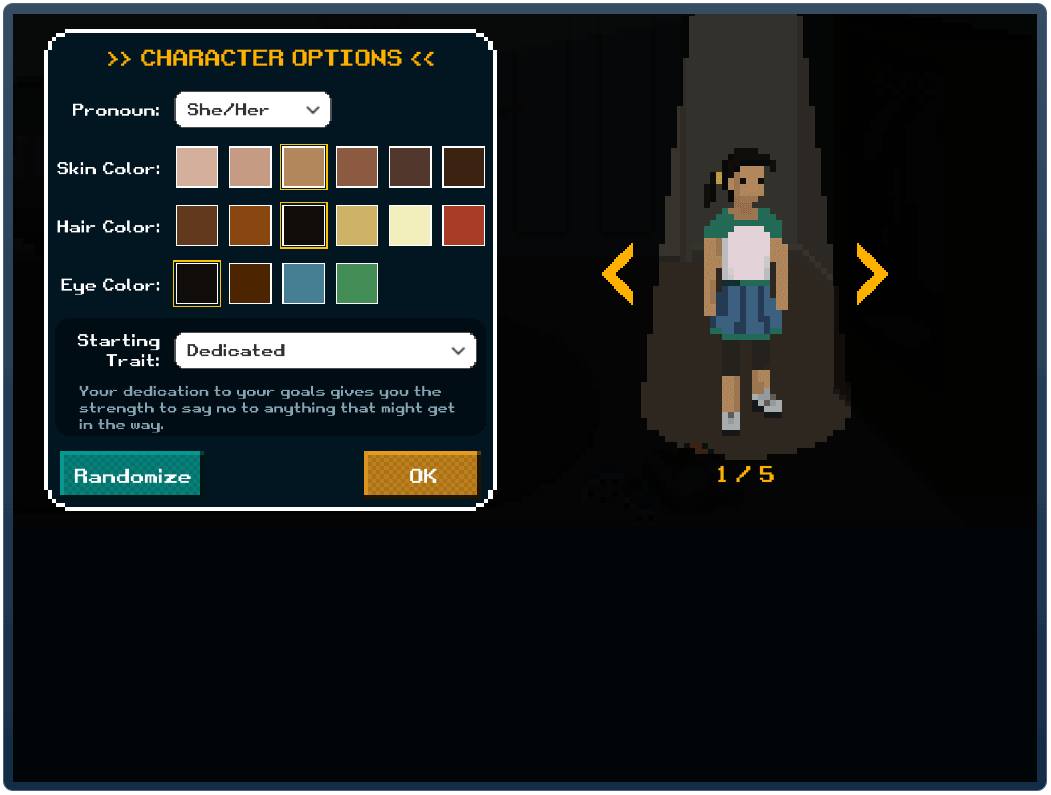Choose the blonde hair color swatch
Screen dimensions: 1051x795
tap(357, 226)
